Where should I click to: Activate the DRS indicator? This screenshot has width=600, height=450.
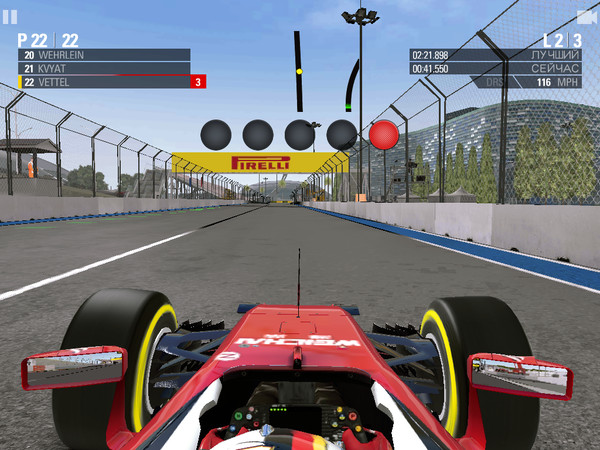(494, 83)
